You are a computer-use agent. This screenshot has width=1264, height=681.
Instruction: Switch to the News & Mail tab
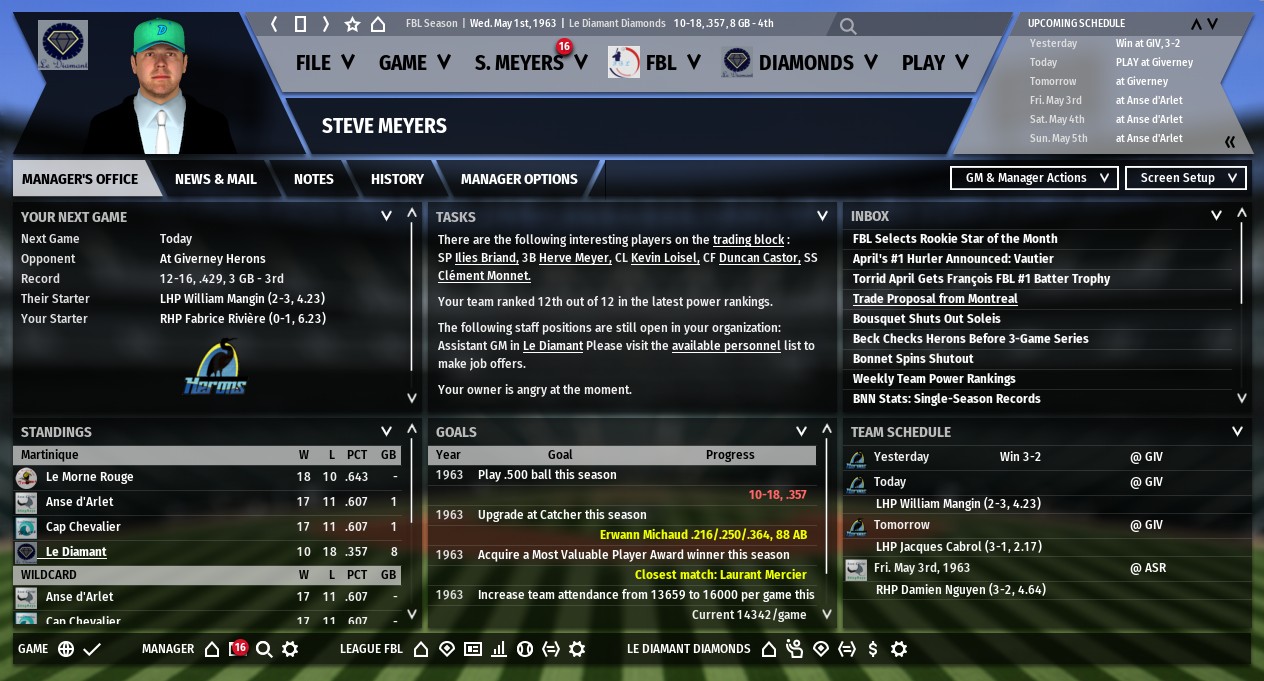(x=215, y=179)
